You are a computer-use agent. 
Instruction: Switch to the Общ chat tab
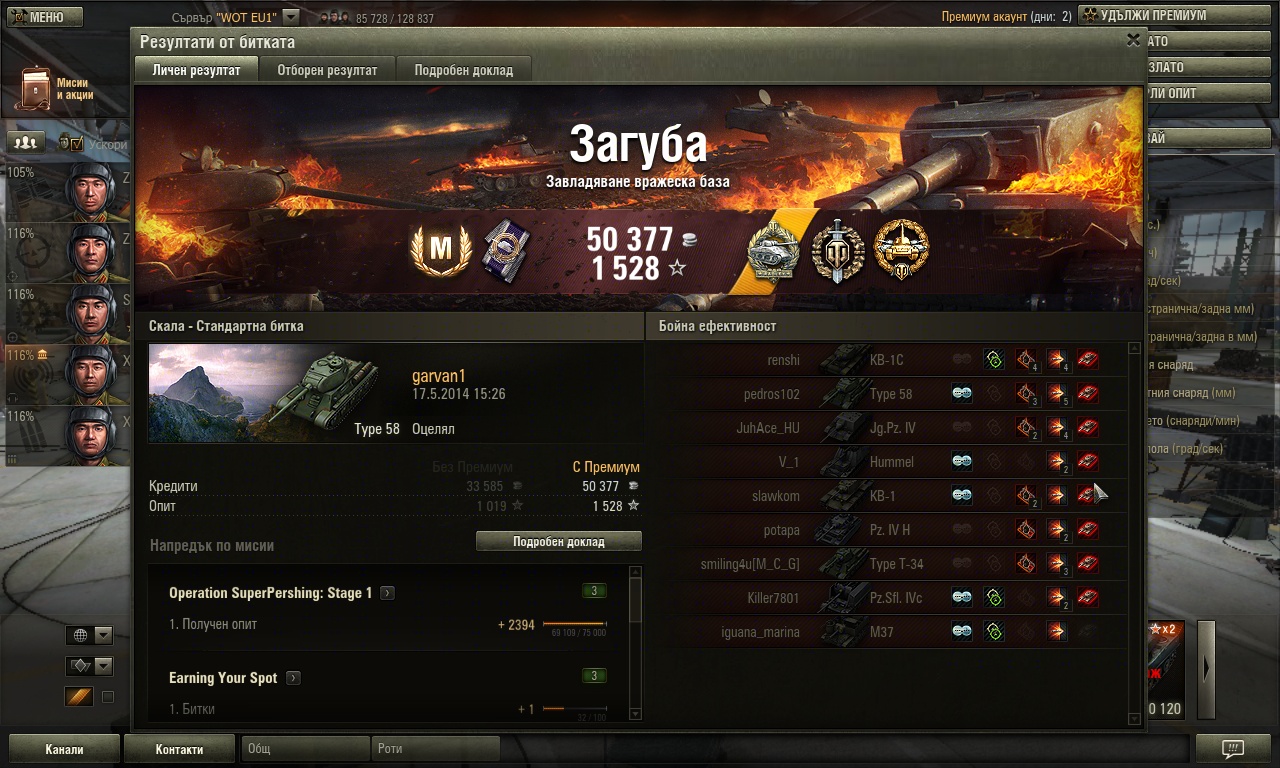click(304, 749)
